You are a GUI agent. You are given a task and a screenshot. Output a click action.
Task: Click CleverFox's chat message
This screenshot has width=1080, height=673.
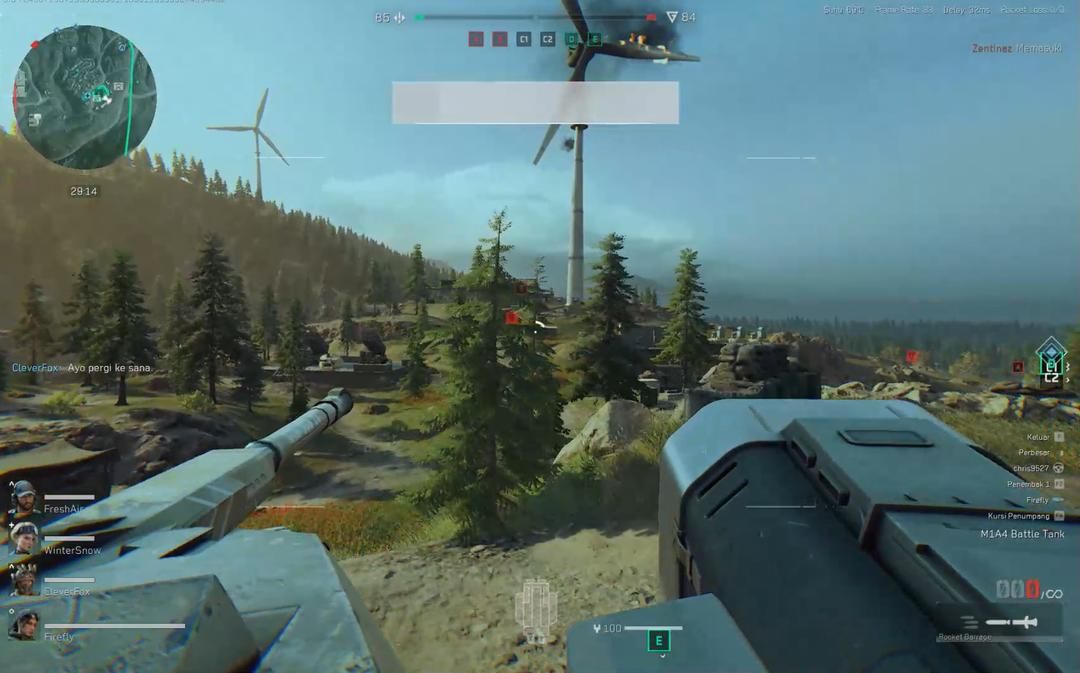click(82, 368)
